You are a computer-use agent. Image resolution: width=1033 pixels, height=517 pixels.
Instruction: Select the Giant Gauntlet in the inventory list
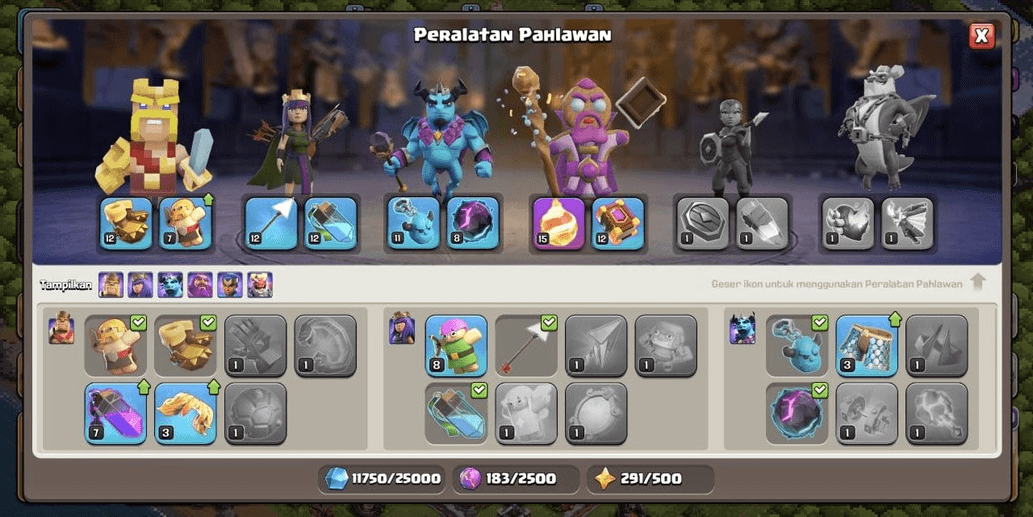[x=186, y=346]
